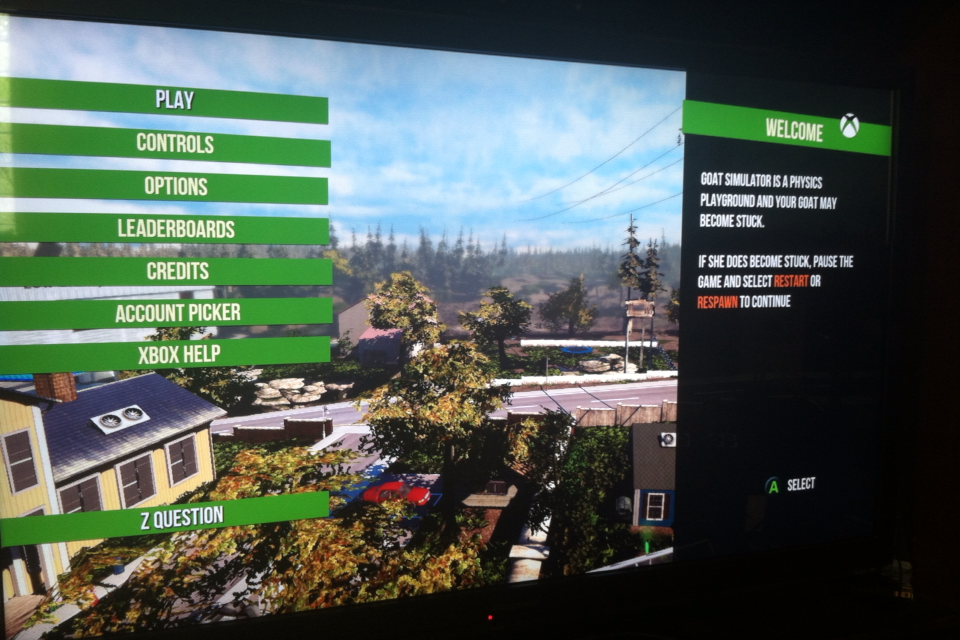Show the Leaderboards
The height and width of the screenshot is (640, 960).
(x=175, y=228)
